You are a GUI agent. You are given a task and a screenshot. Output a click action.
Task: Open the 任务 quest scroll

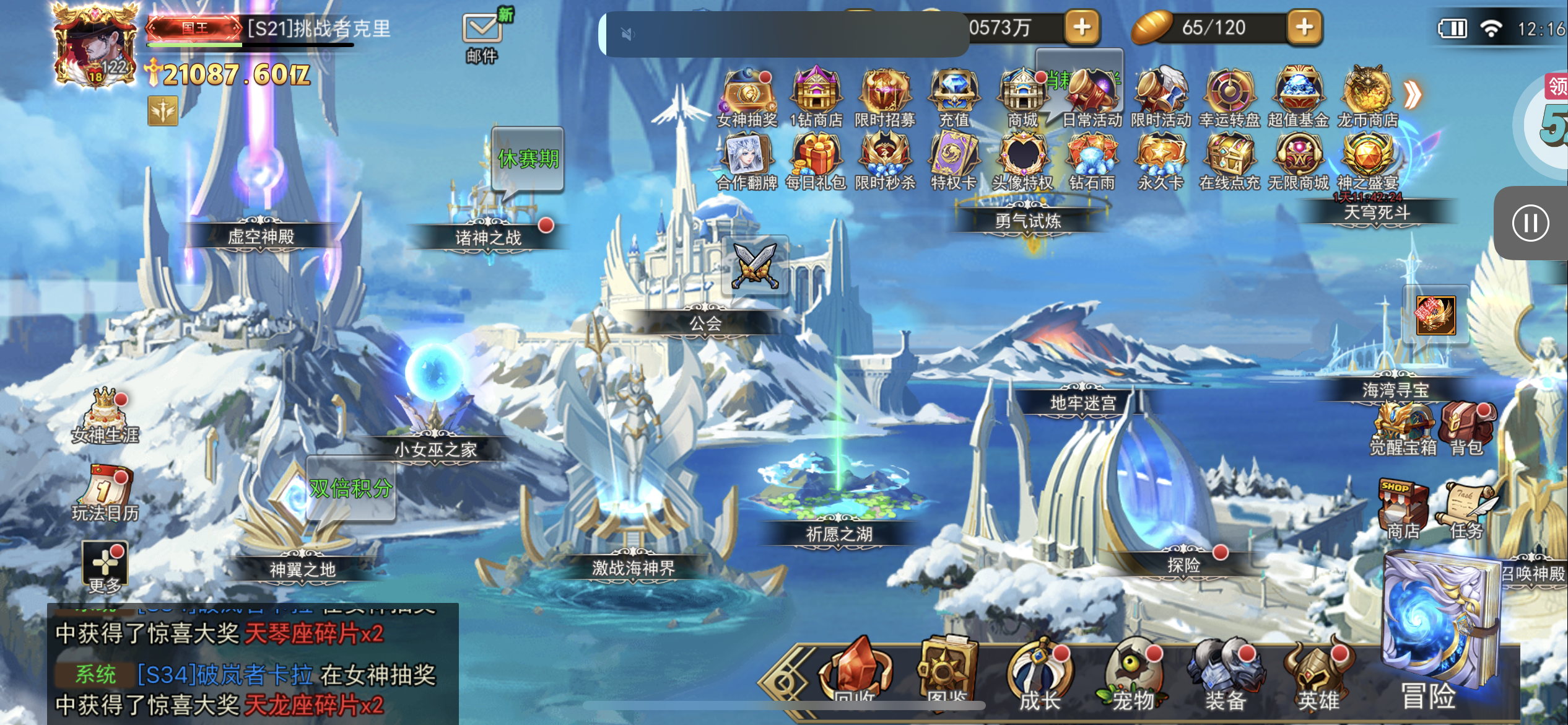1466,508
